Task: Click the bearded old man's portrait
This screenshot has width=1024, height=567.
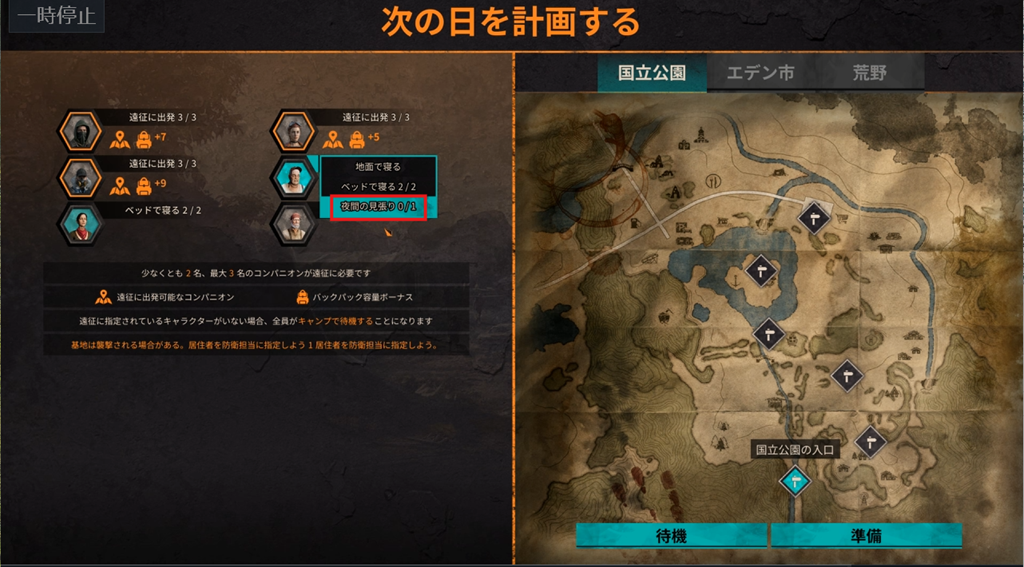Action: click(293, 223)
